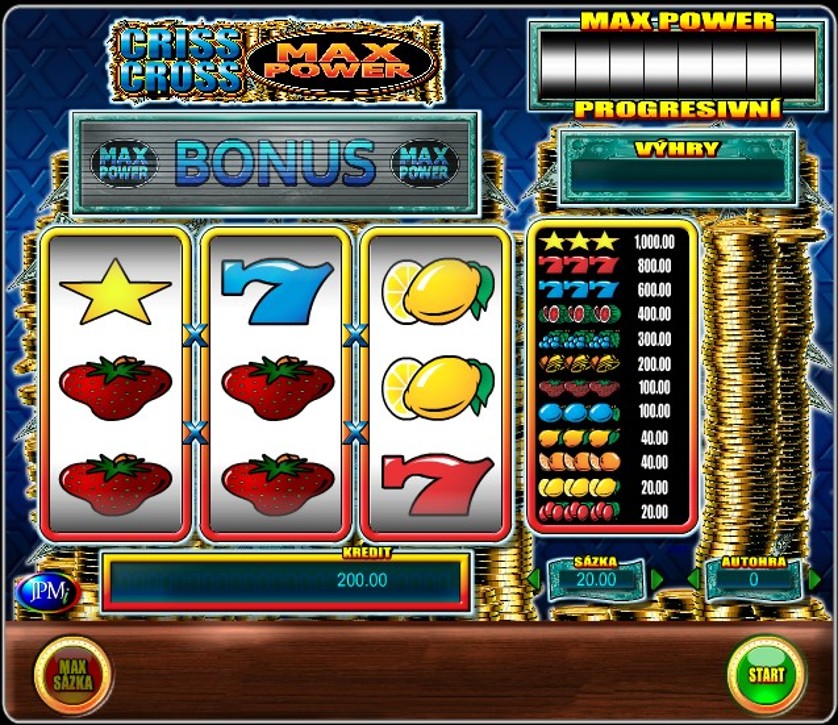Spin the reels with the START button
The height and width of the screenshot is (725, 838).
(x=767, y=674)
